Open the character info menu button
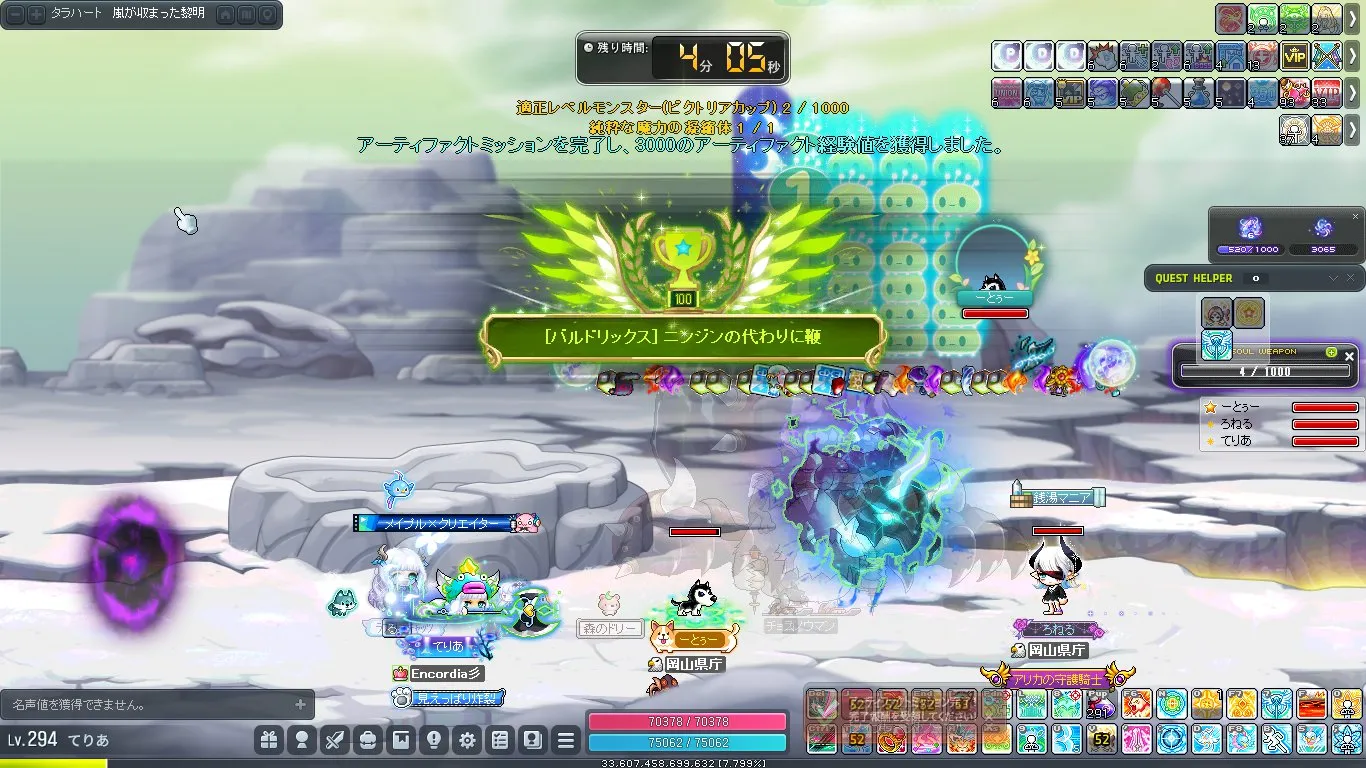1366x768 pixels. 300,741
